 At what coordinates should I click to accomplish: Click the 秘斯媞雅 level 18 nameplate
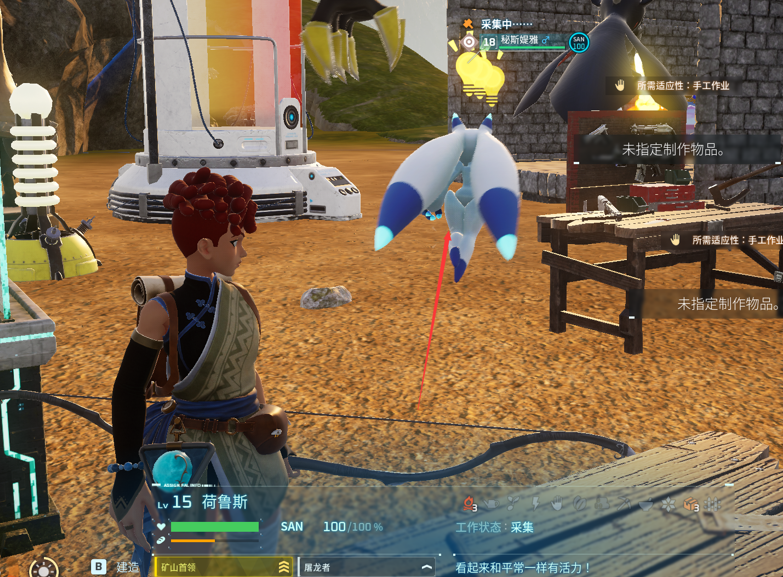[x=513, y=42]
